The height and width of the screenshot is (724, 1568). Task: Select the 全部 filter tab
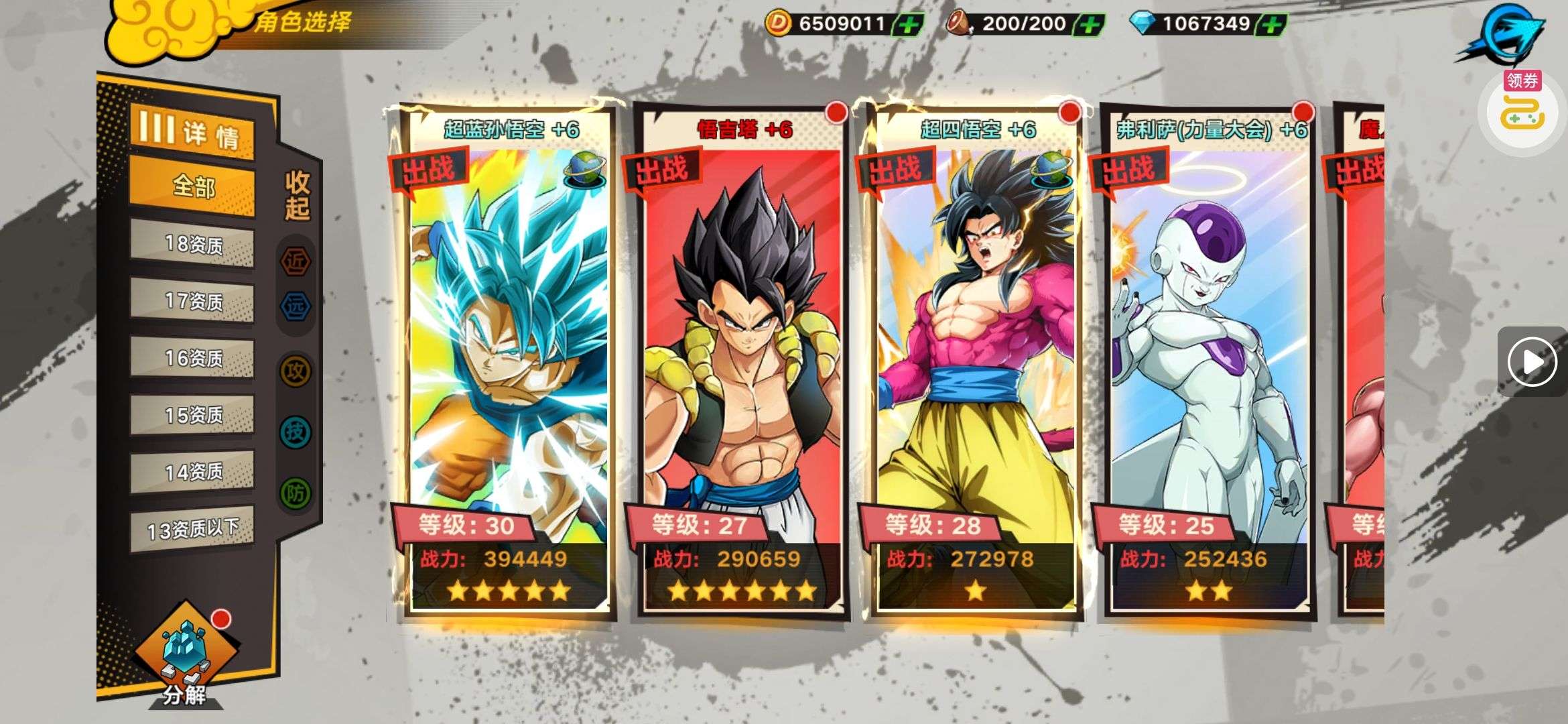pyautogui.click(x=192, y=186)
